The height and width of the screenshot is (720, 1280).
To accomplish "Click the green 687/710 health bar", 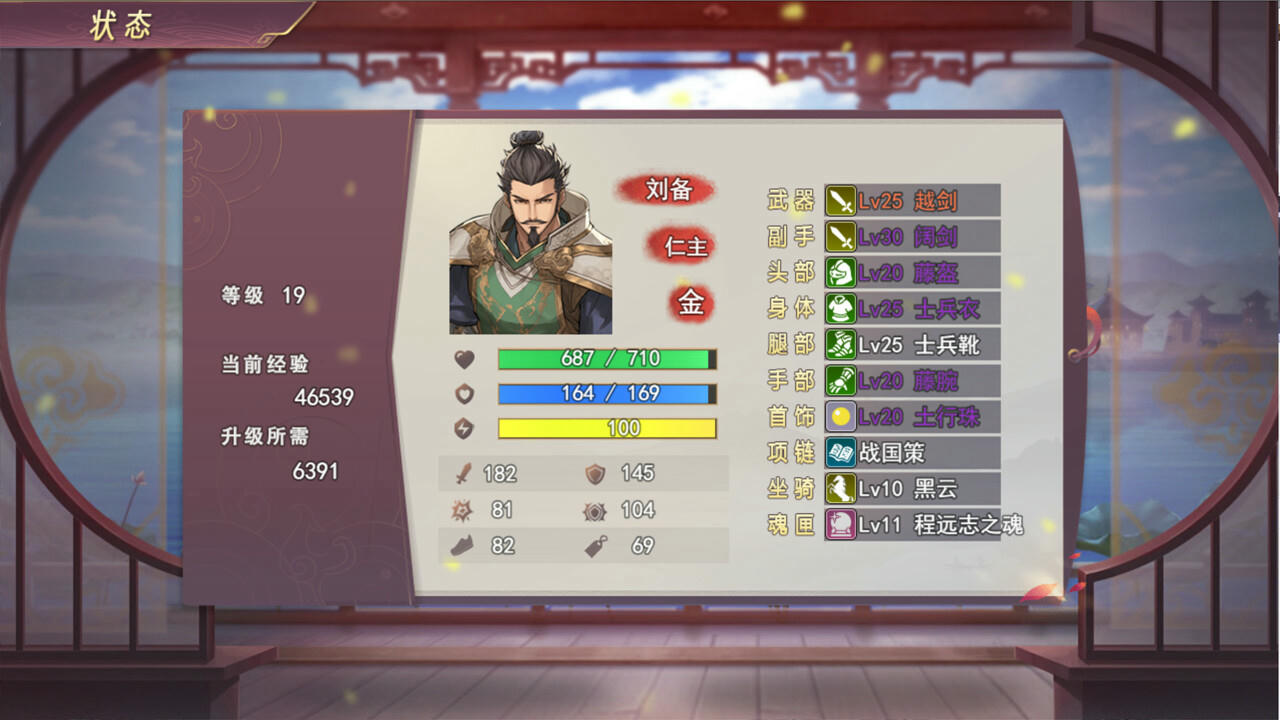I will [x=605, y=359].
